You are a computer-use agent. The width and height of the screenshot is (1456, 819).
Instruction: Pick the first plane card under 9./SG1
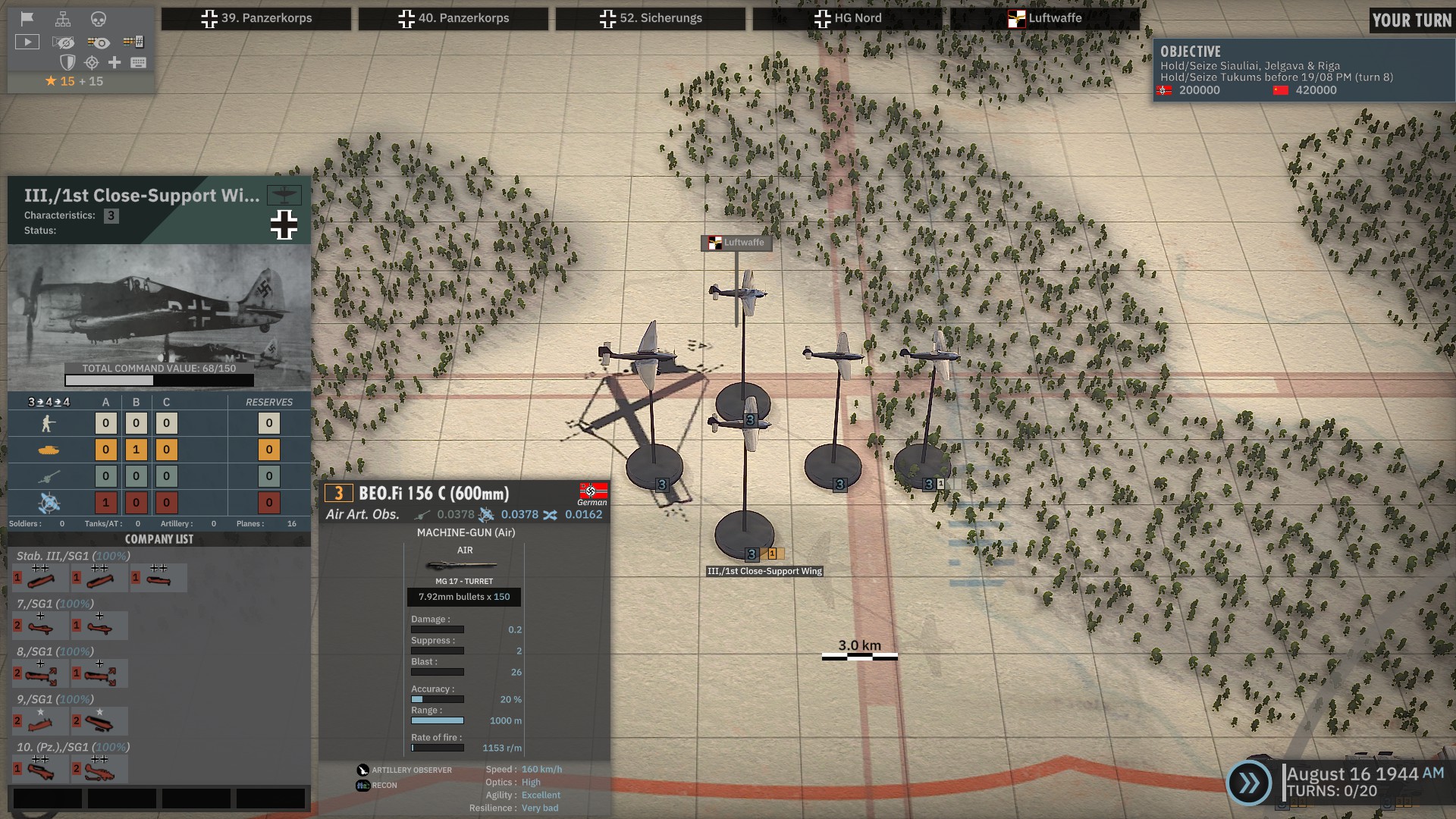pos(38,721)
